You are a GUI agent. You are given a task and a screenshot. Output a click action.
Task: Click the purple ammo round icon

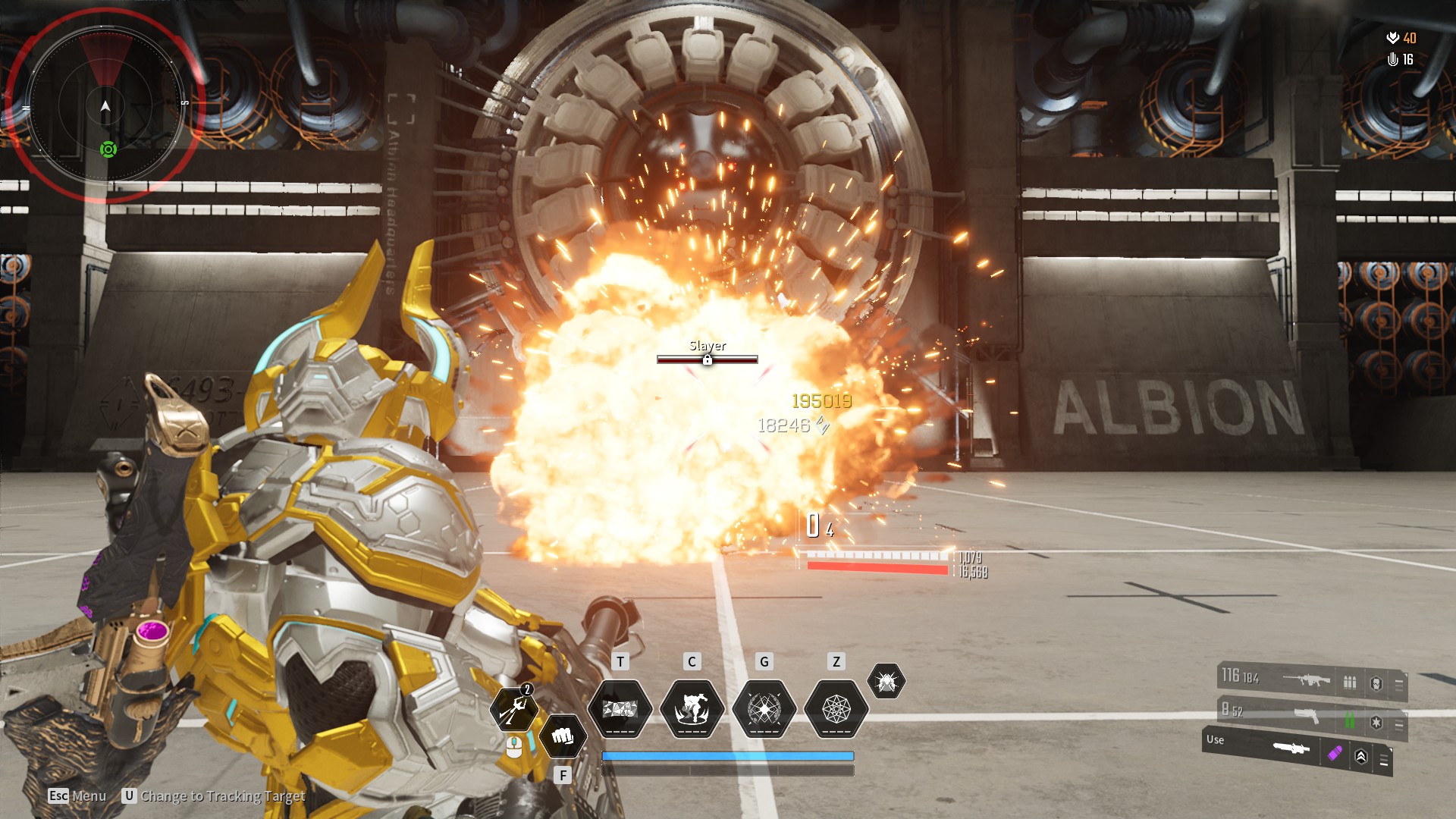[1335, 753]
